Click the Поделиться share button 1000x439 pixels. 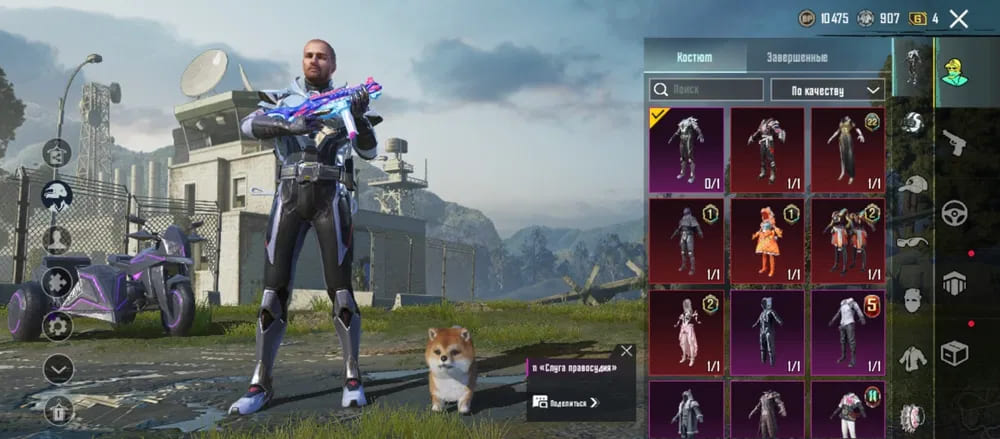coord(567,402)
